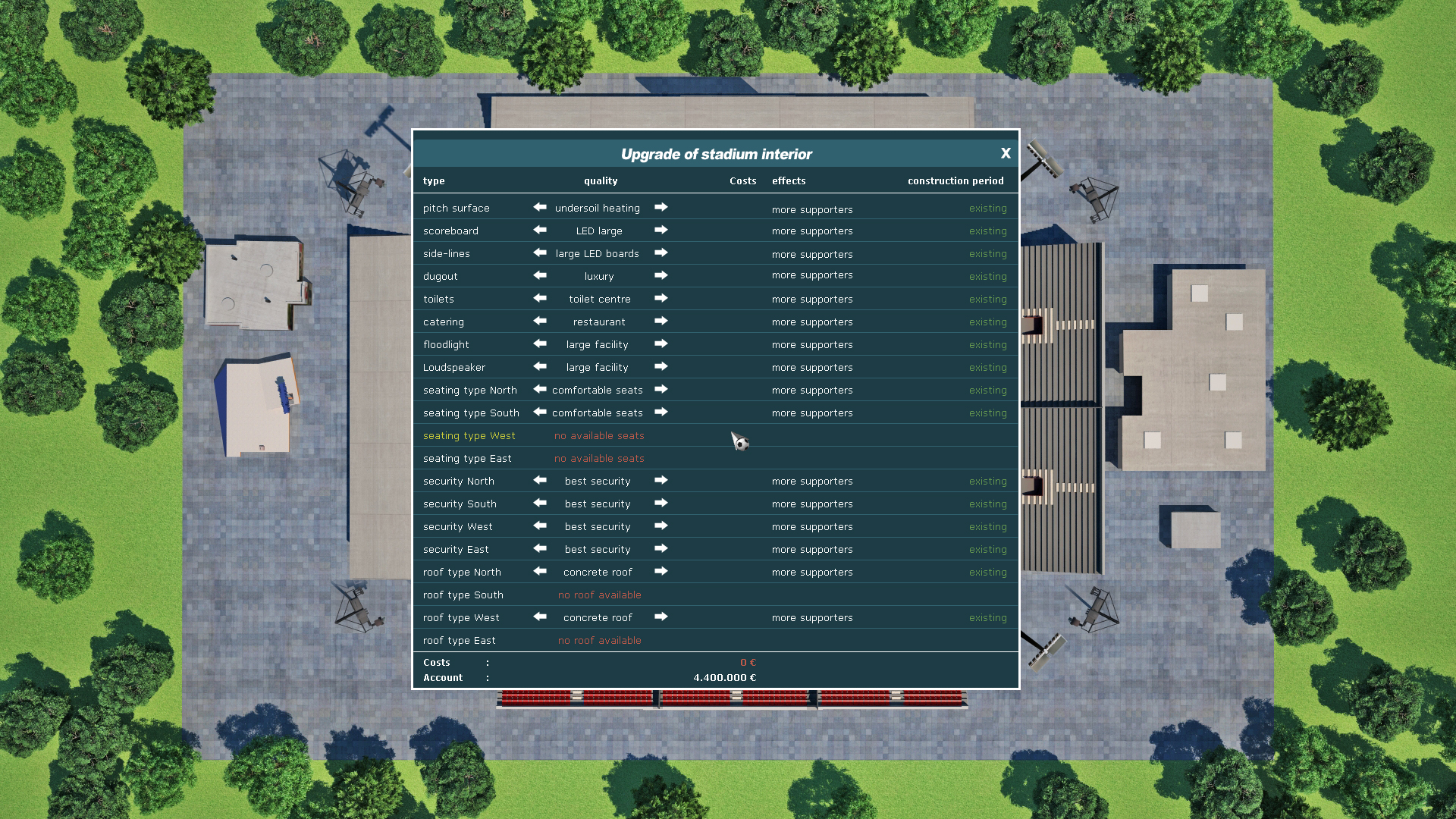The image size is (1456, 819).
Task: Click the Account balance value
Action: [724, 677]
